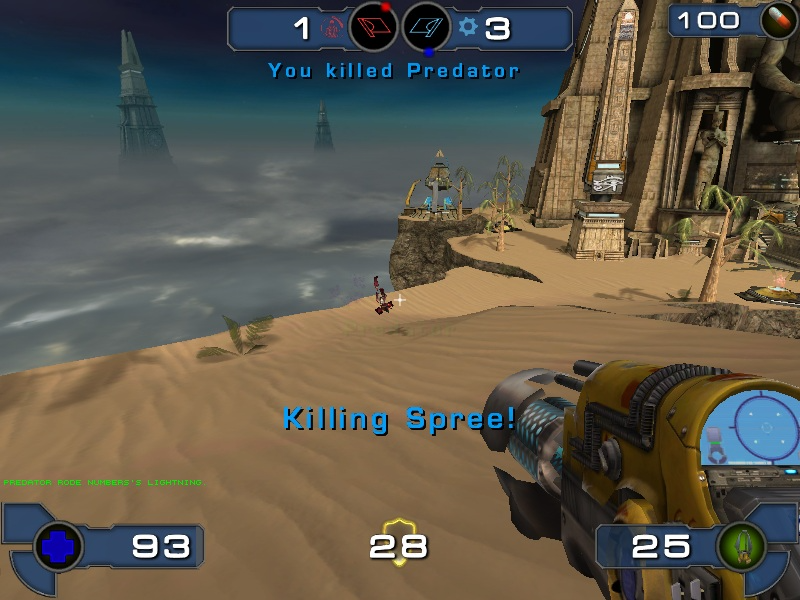
Task: Click the blue team gear emblem
Action: (467, 28)
